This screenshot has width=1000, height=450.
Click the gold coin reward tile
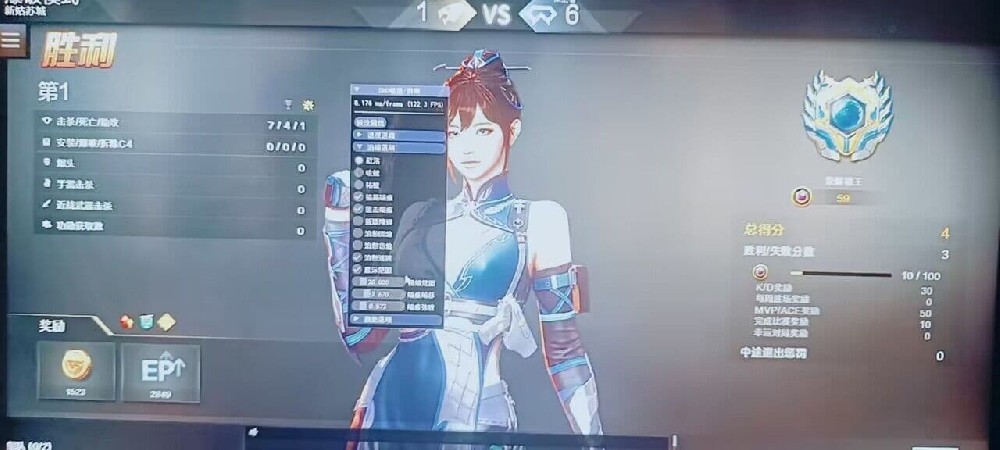(74, 371)
